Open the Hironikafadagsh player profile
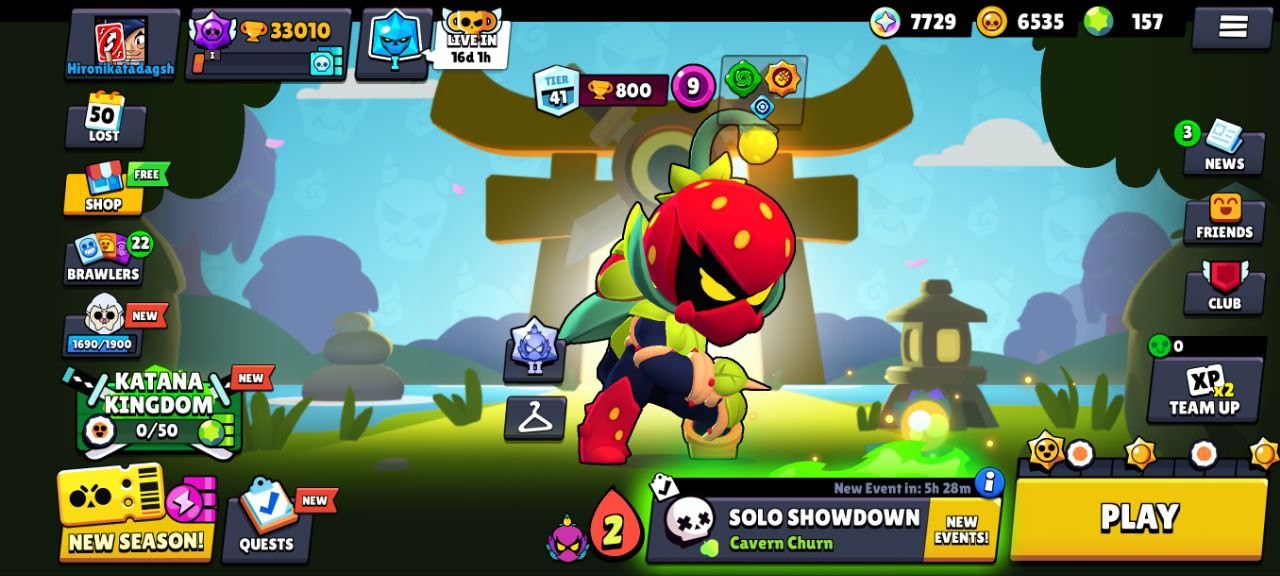Viewport: 1280px width, 576px height. click(x=121, y=45)
